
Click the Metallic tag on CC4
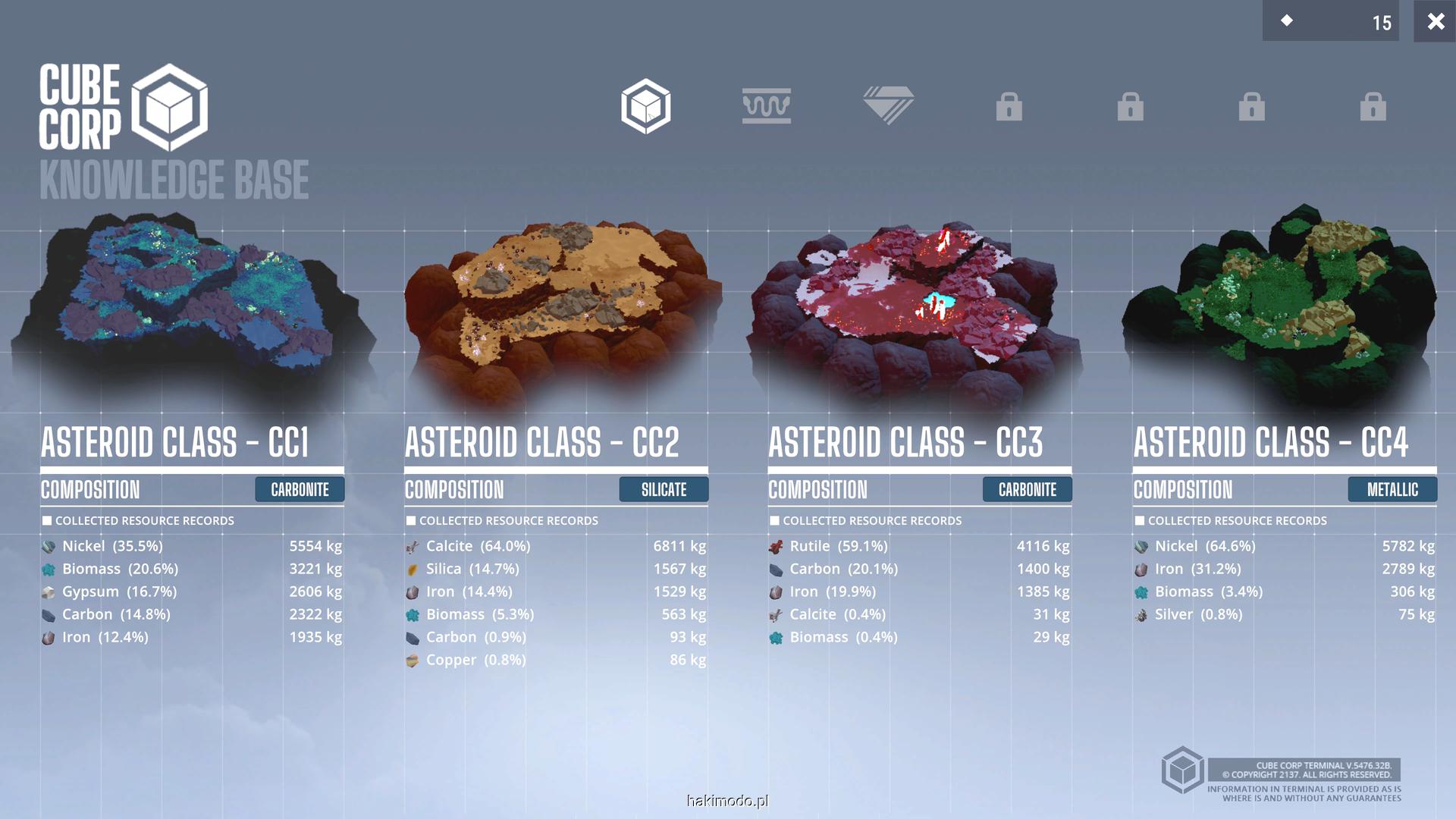point(1392,490)
